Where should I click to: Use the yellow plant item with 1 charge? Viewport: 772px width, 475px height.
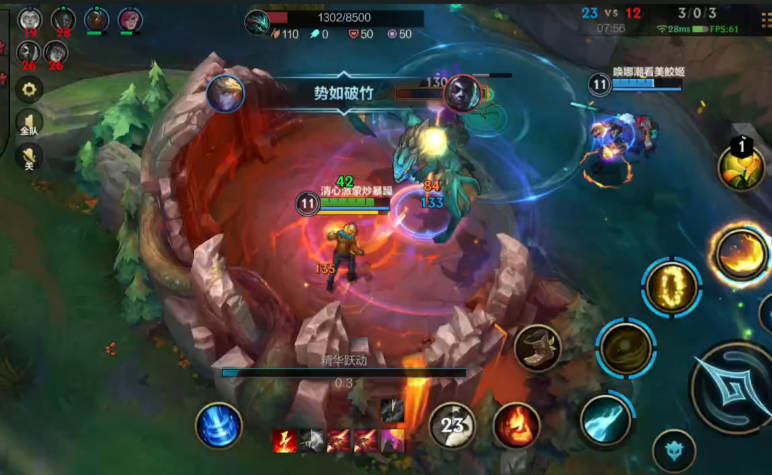(741, 164)
